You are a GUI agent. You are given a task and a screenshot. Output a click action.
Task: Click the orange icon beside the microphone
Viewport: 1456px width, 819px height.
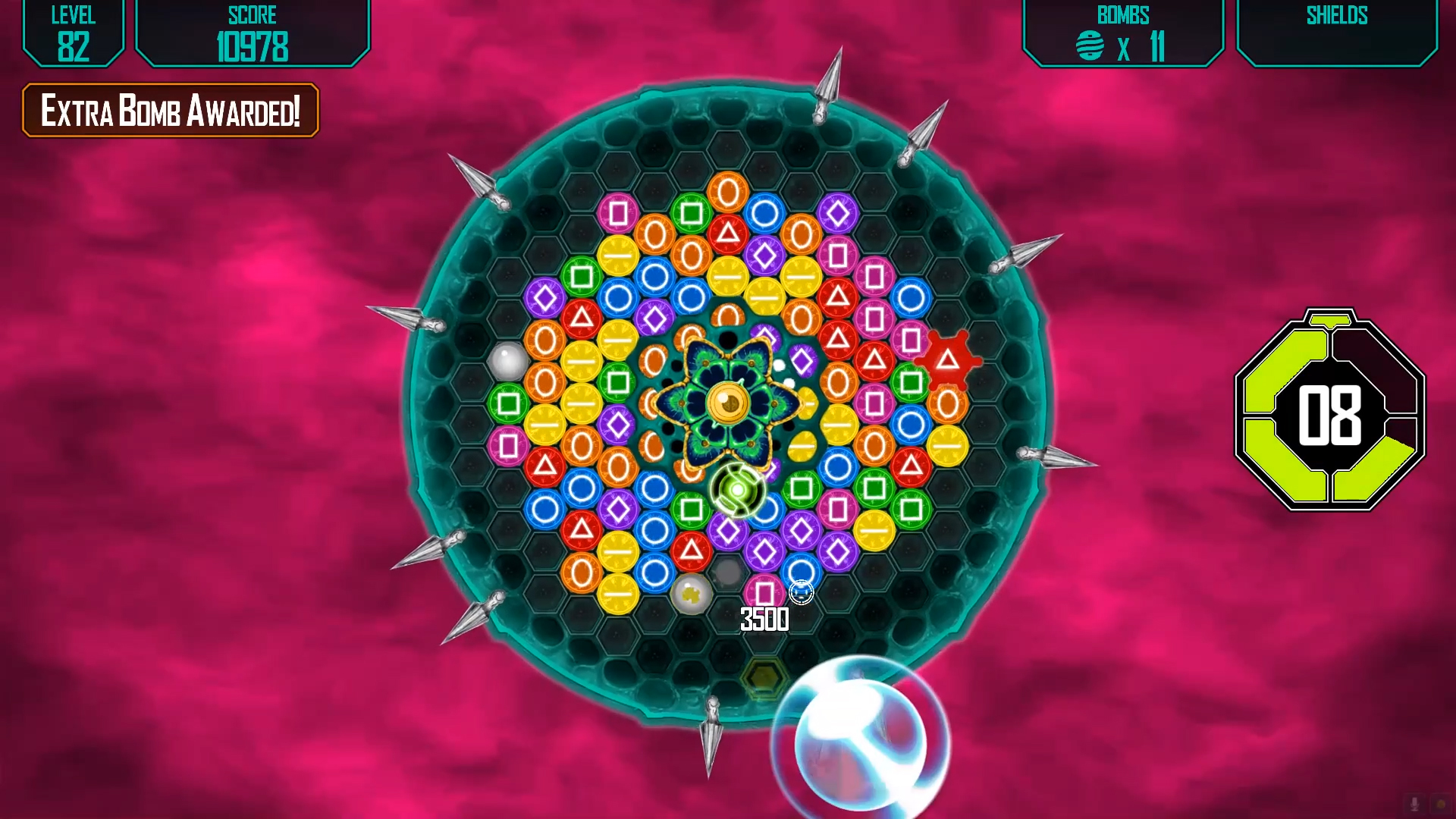(1441, 804)
